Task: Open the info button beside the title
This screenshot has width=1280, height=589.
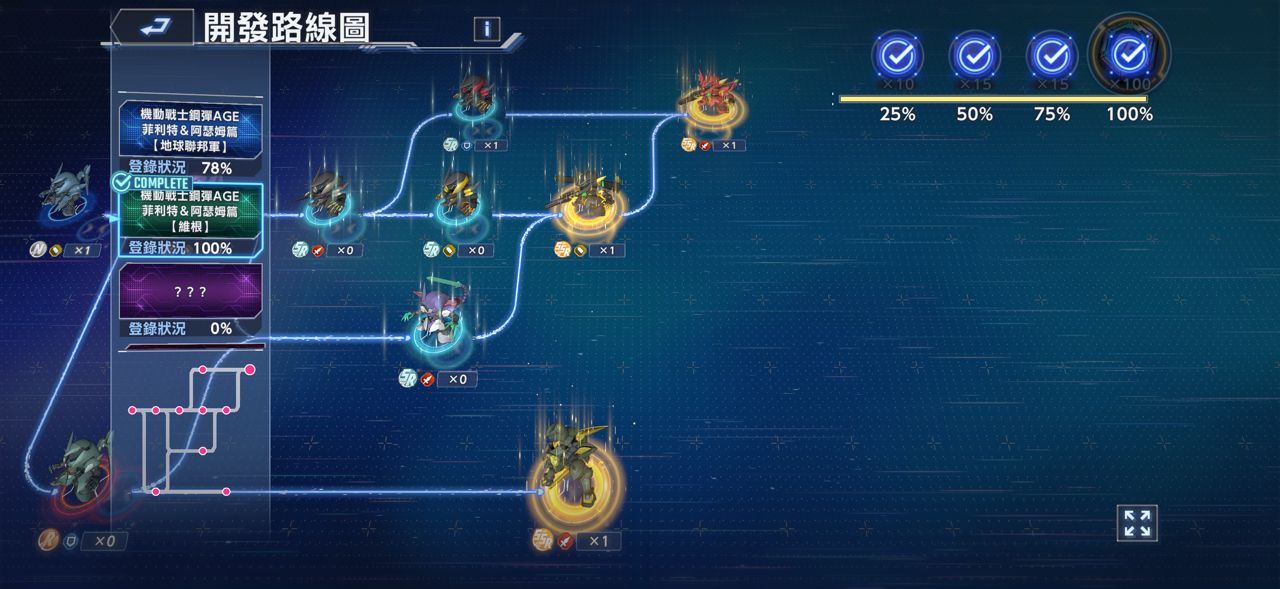Action: click(486, 29)
